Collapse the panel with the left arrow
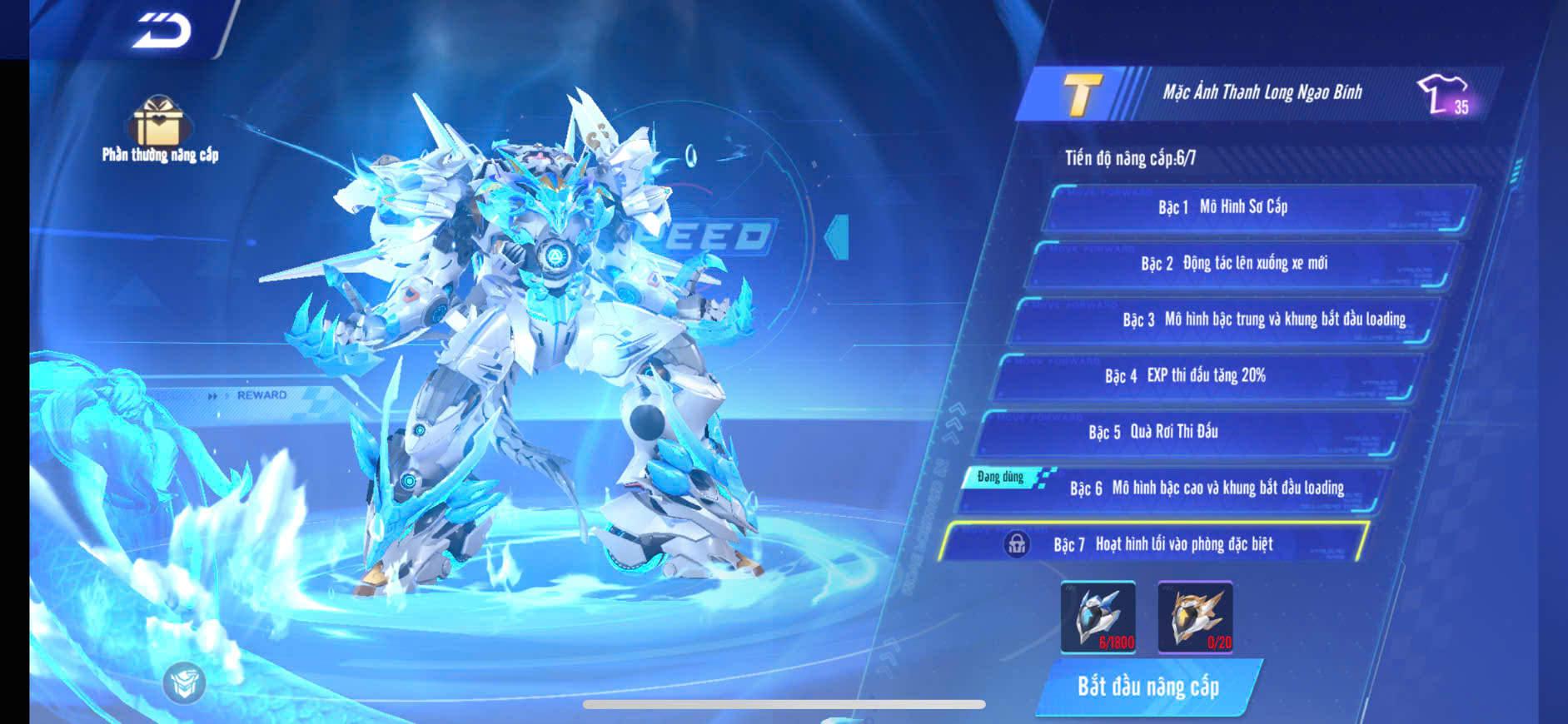Screen dimensions: 1568x724 pyautogui.click(x=837, y=237)
